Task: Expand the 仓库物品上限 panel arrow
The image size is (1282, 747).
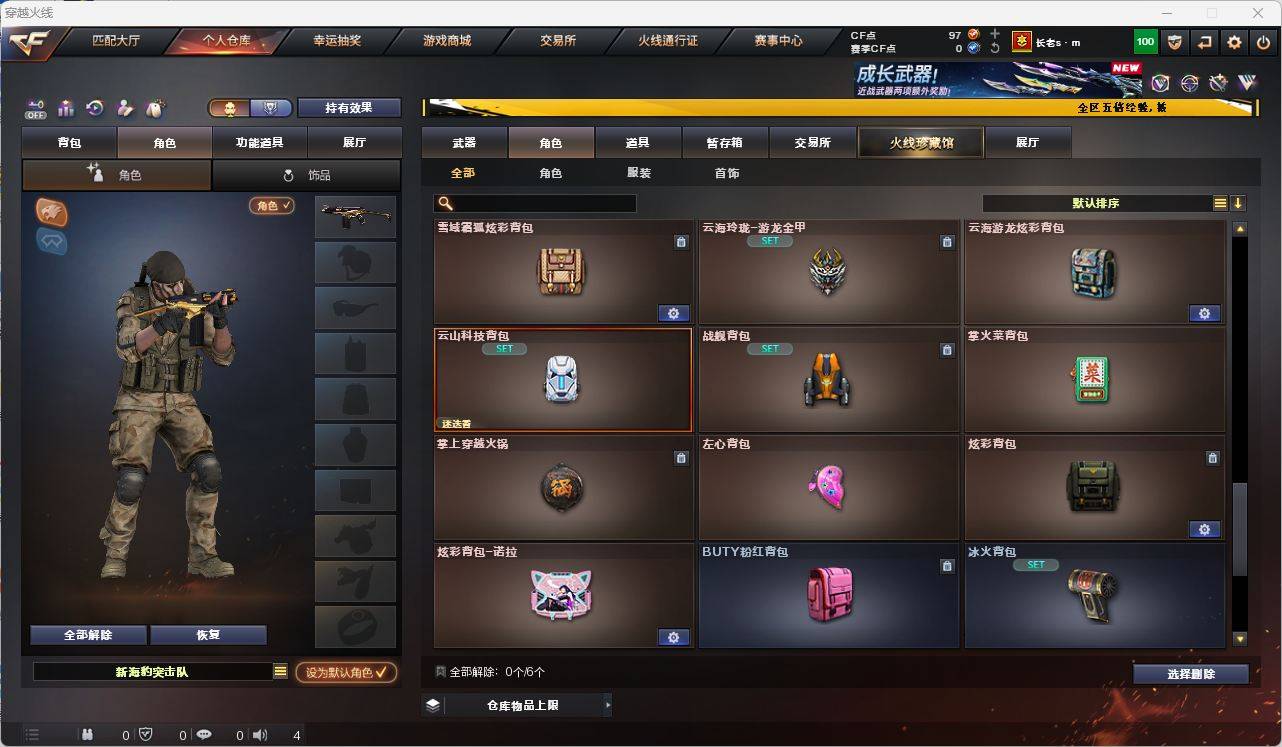Action: [607, 704]
